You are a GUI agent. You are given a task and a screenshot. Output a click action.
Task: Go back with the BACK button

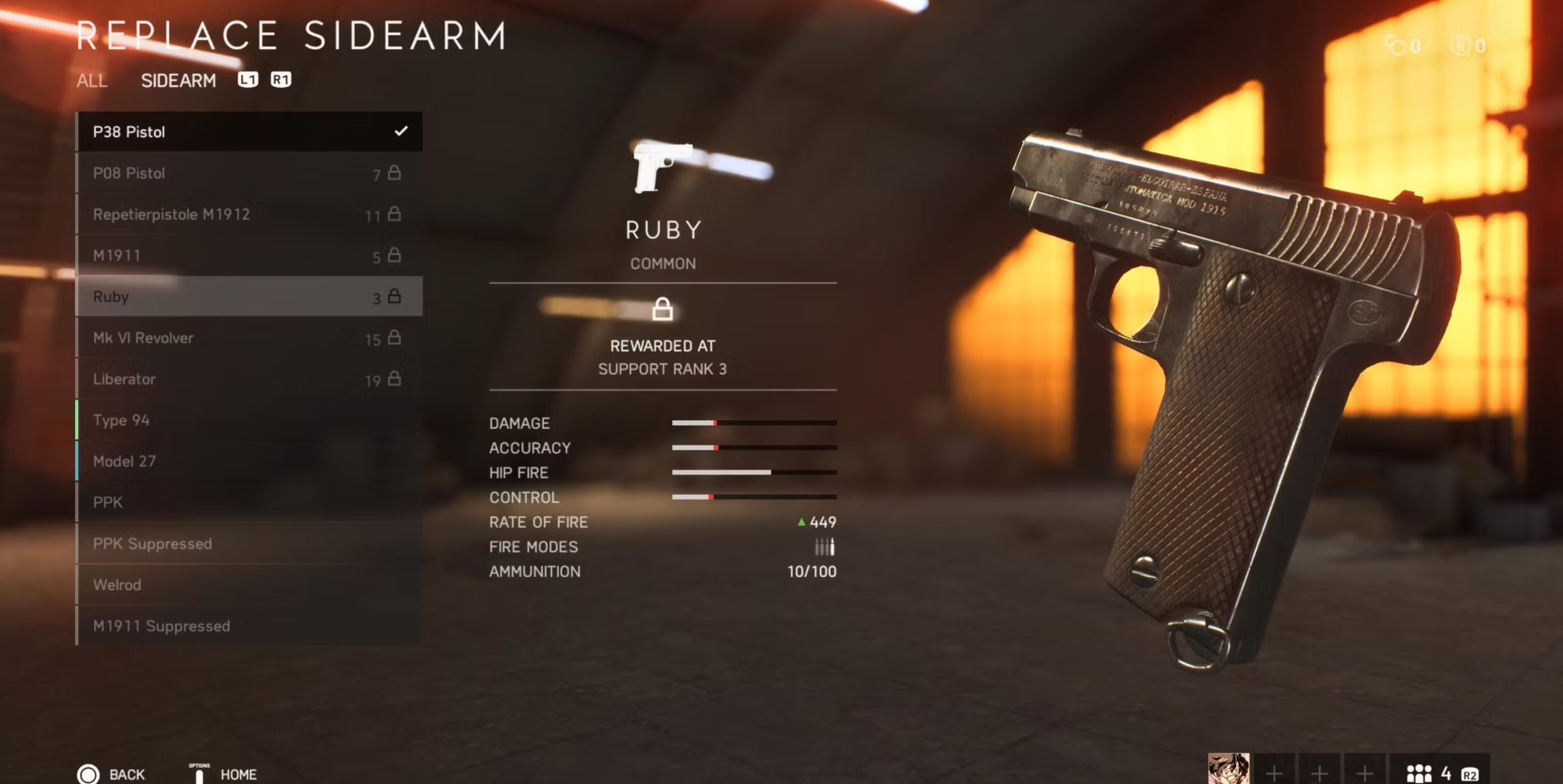click(111, 774)
